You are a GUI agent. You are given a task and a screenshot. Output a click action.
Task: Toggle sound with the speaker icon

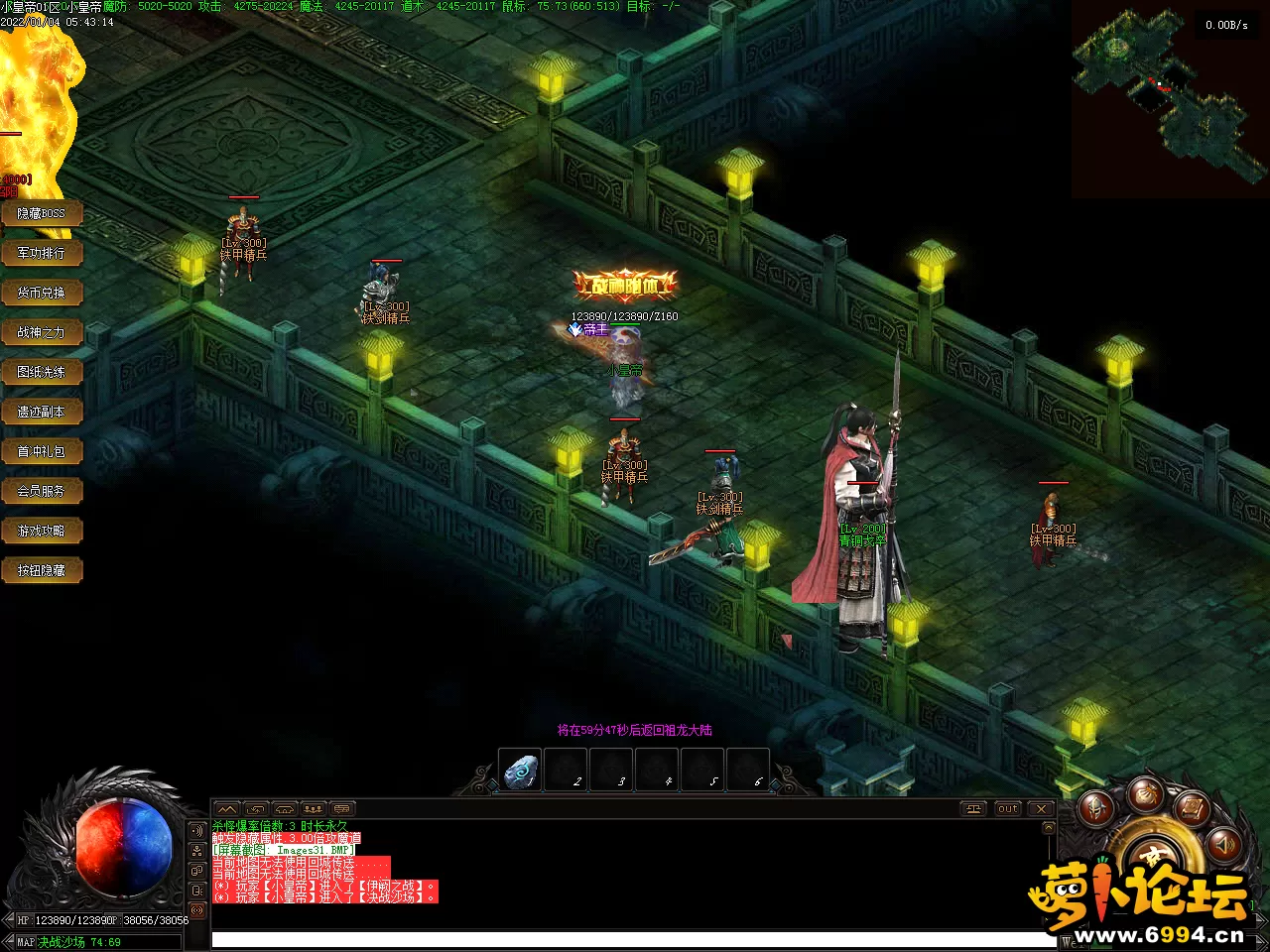tap(1224, 844)
